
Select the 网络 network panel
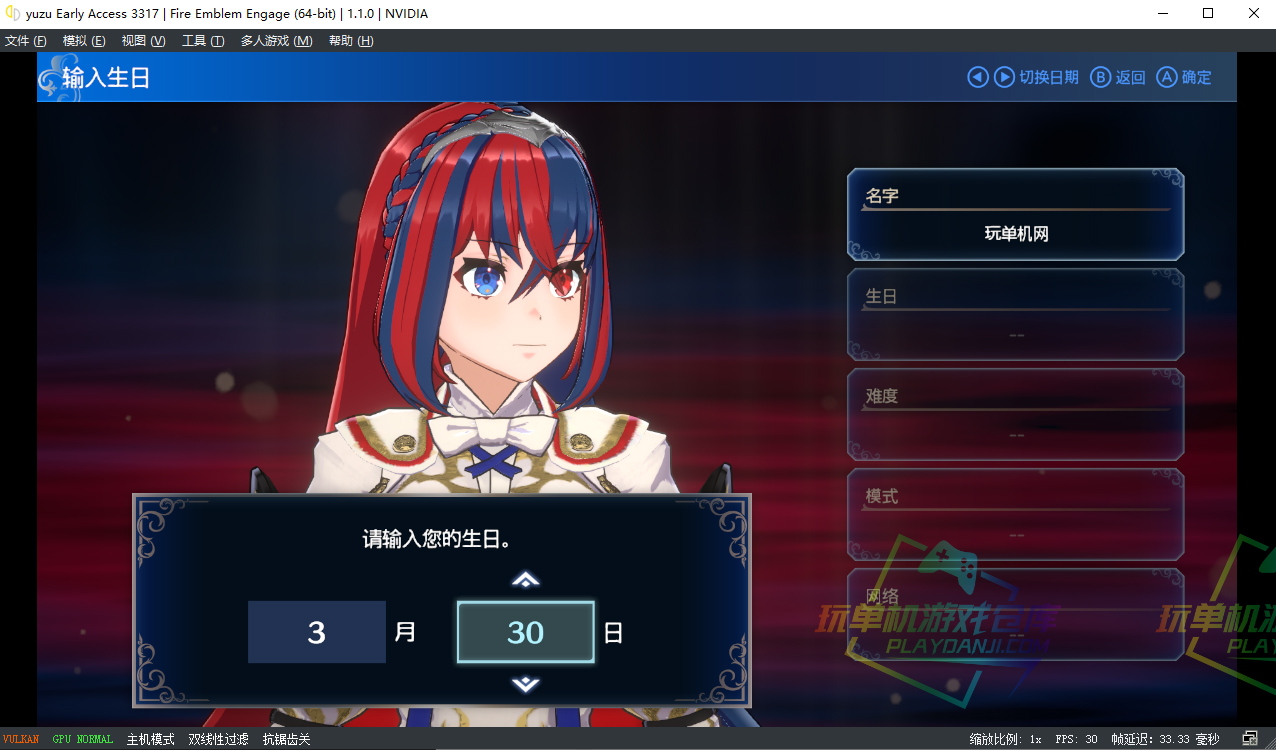click(1016, 613)
